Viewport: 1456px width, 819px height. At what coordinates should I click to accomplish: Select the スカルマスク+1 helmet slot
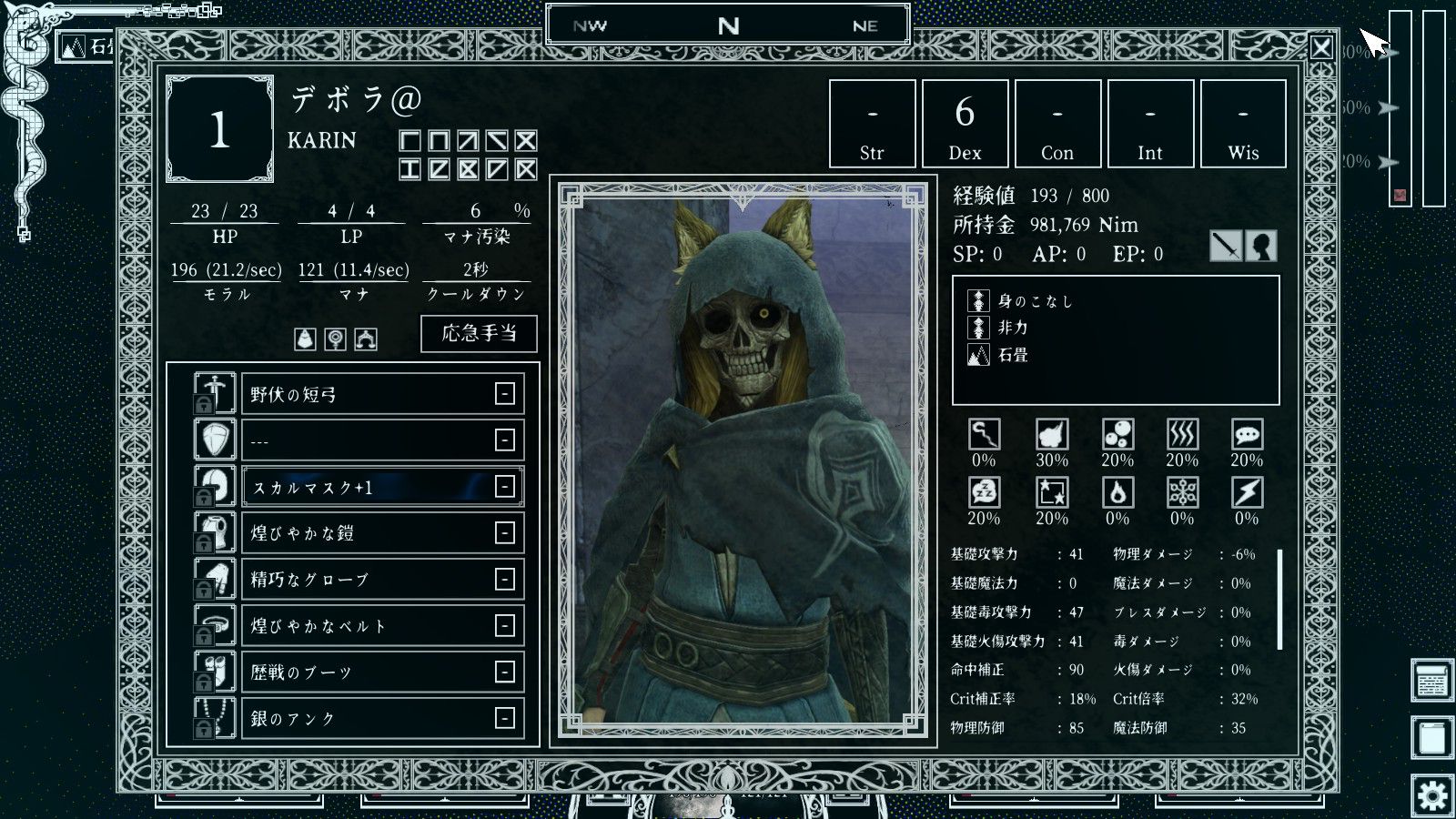[382, 487]
